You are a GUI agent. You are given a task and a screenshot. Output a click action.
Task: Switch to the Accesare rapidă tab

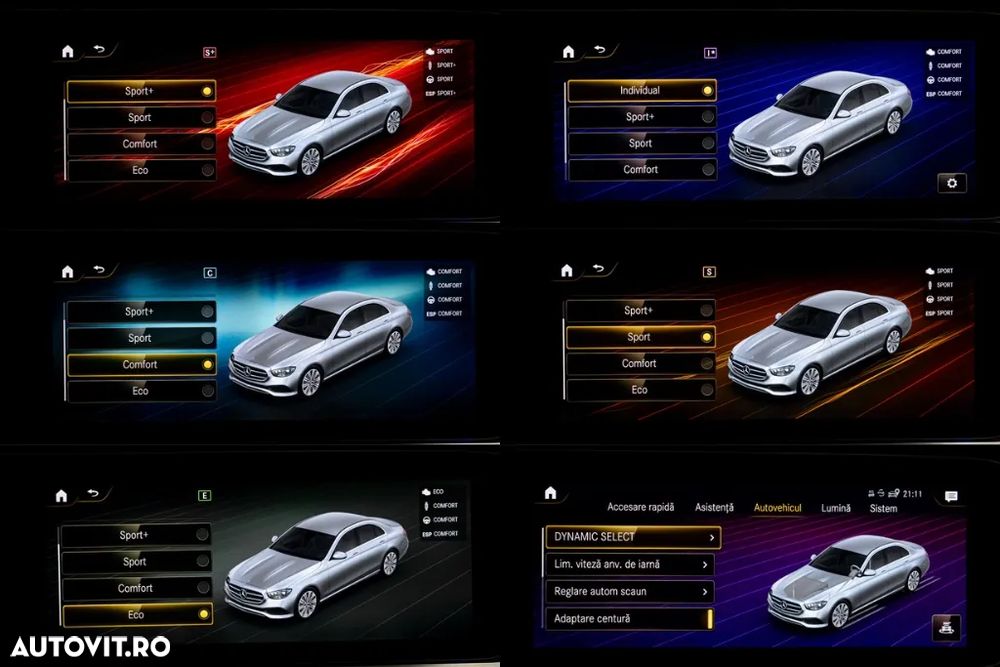point(640,508)
